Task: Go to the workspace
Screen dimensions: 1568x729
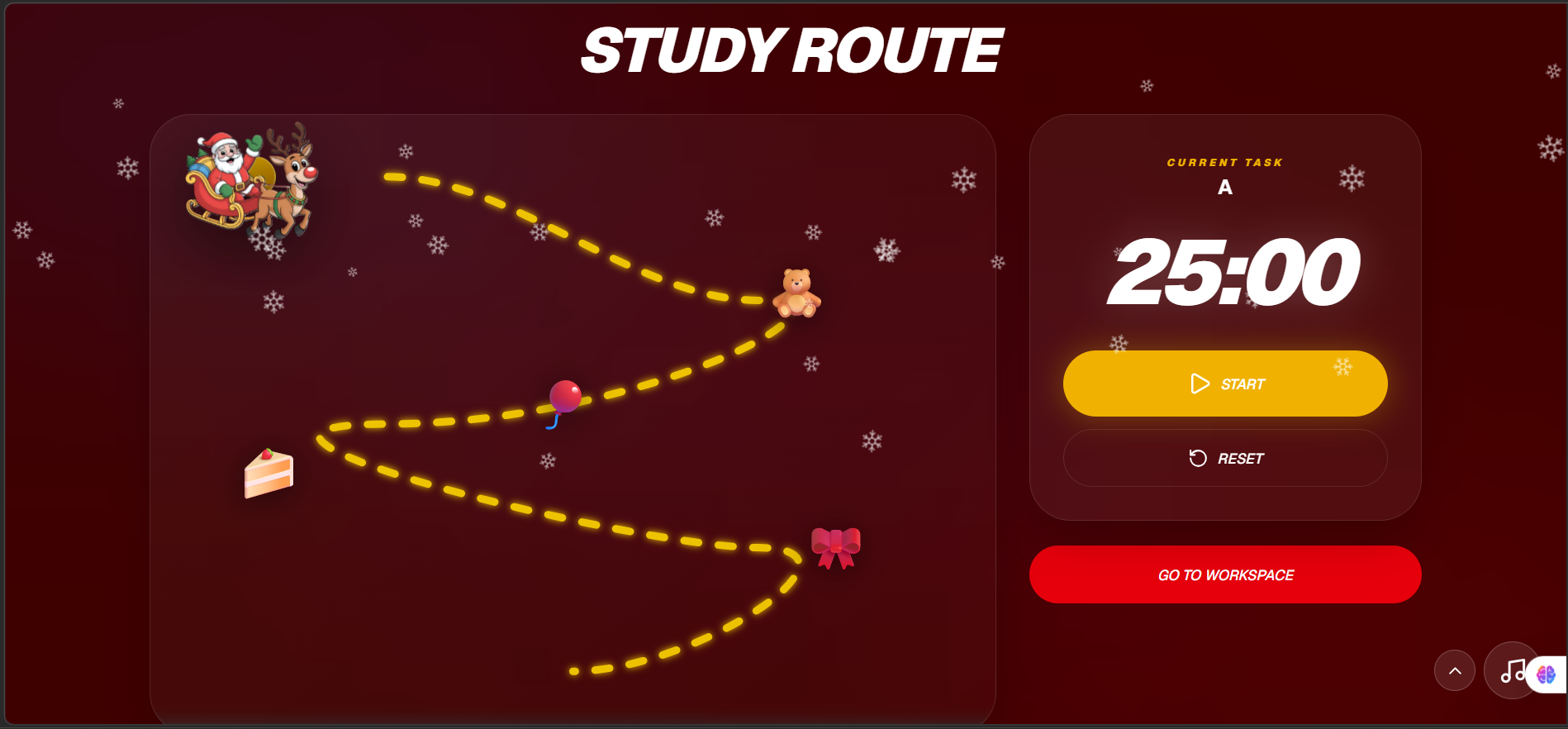Action: 1224,574
